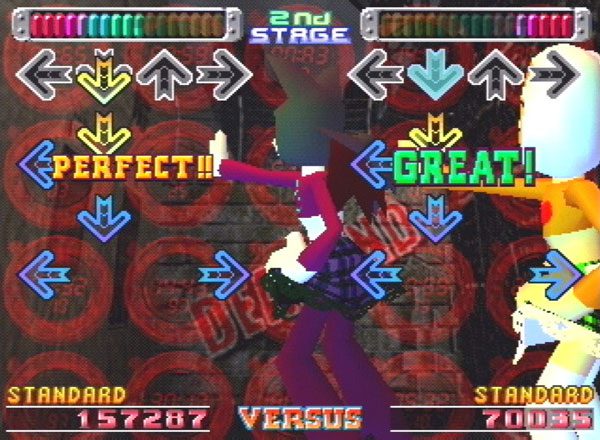
Task: Hit Player 1's left receptor arrow
Action: coord(45,72)
